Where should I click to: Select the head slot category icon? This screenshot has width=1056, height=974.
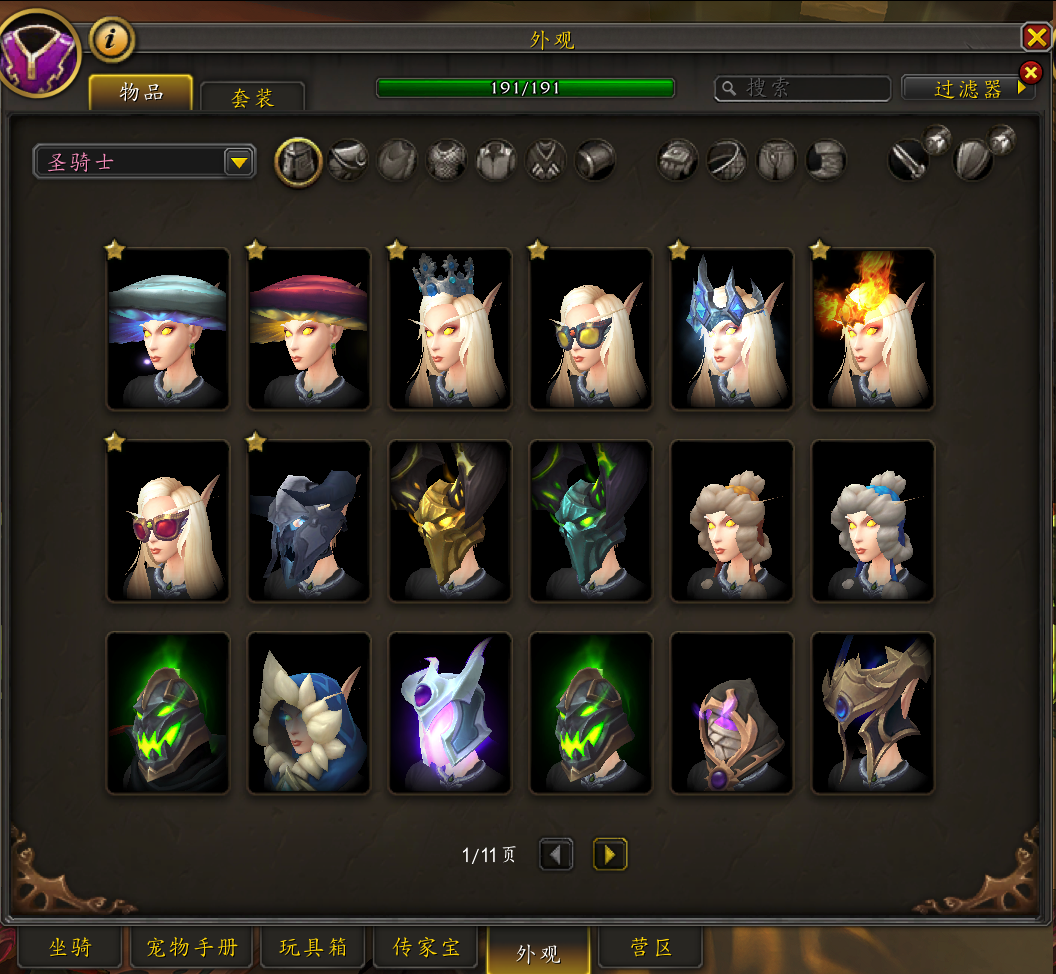(298, 161)
